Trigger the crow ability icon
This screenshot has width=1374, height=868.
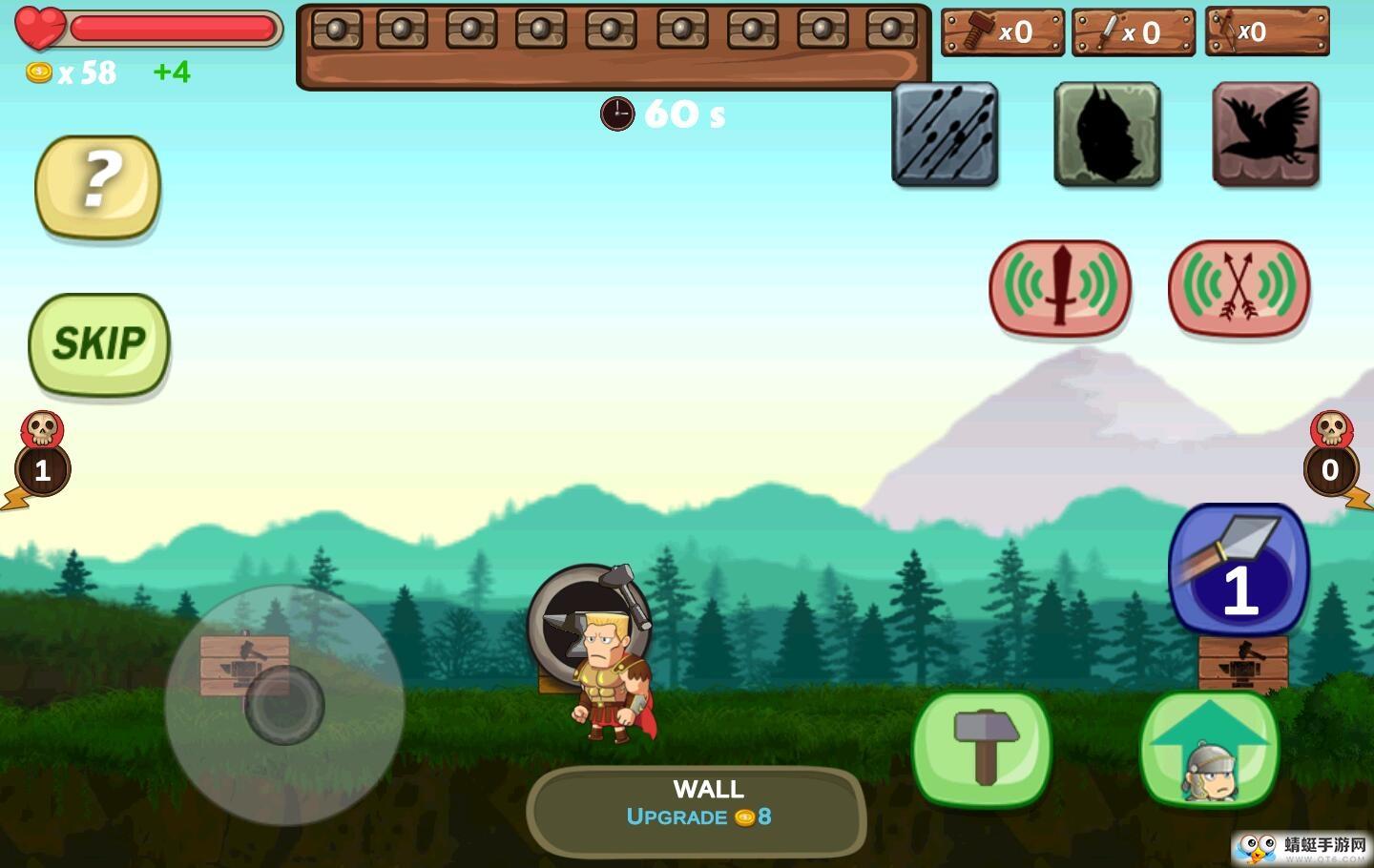[1265, 134]
